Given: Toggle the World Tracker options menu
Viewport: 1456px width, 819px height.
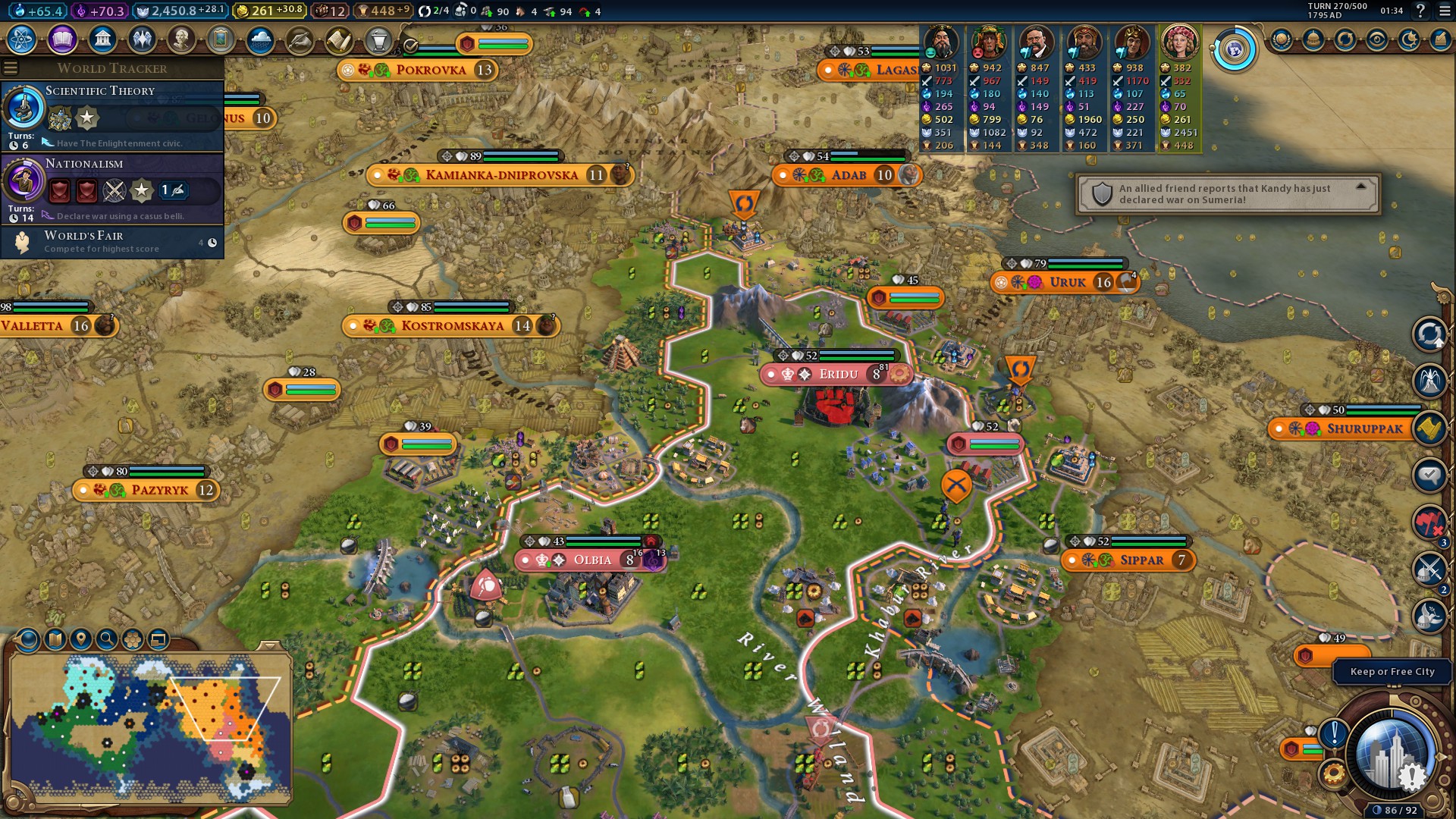Looking at the screenshot, I should pyautogui.click(x=11, y=68).
